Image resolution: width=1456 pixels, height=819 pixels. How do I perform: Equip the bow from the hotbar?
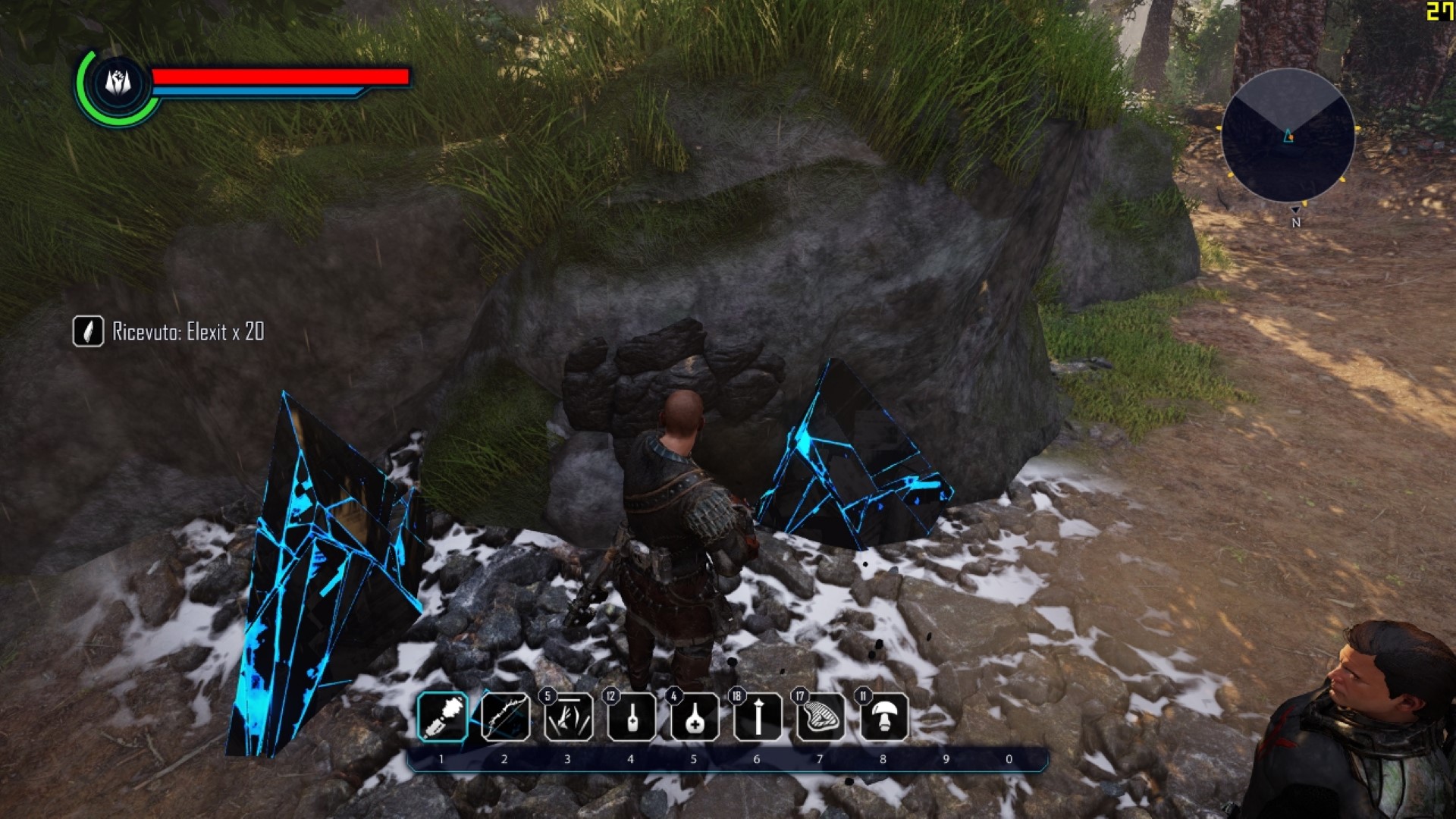click(x=505, y=717)
